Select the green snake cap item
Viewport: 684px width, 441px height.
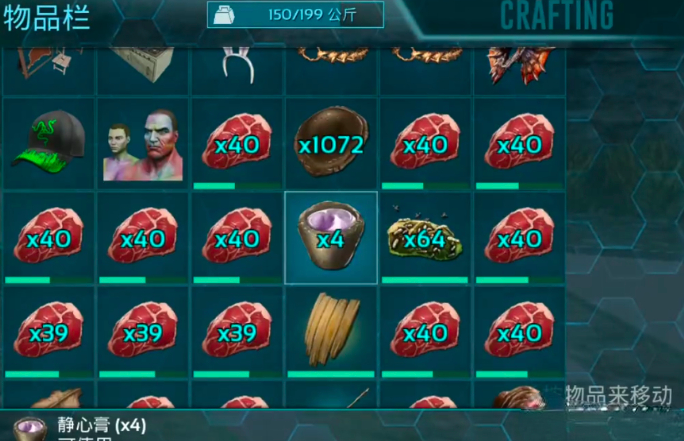(x=48, y=142)
